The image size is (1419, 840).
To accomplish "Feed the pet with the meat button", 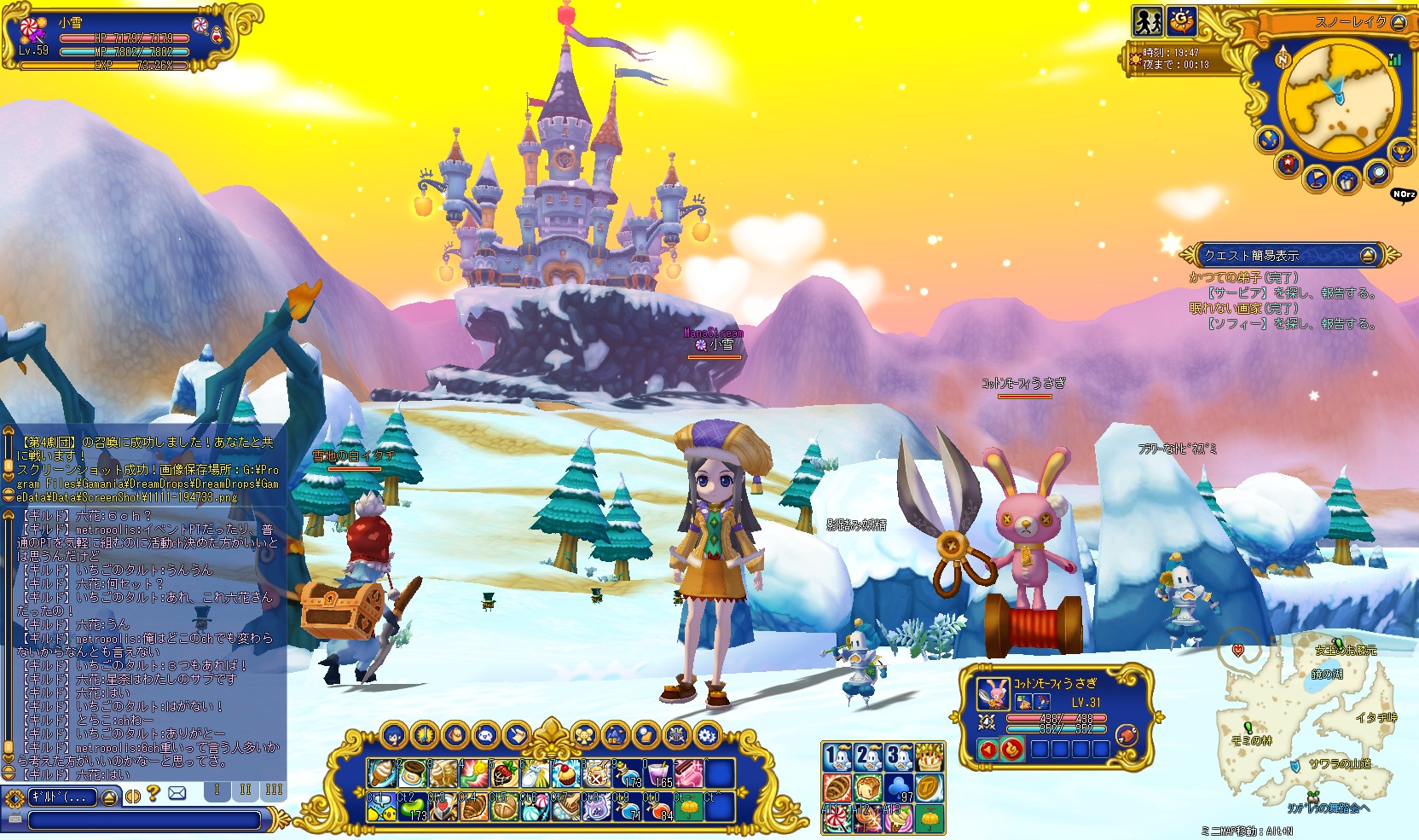I will click(1127, 735).
